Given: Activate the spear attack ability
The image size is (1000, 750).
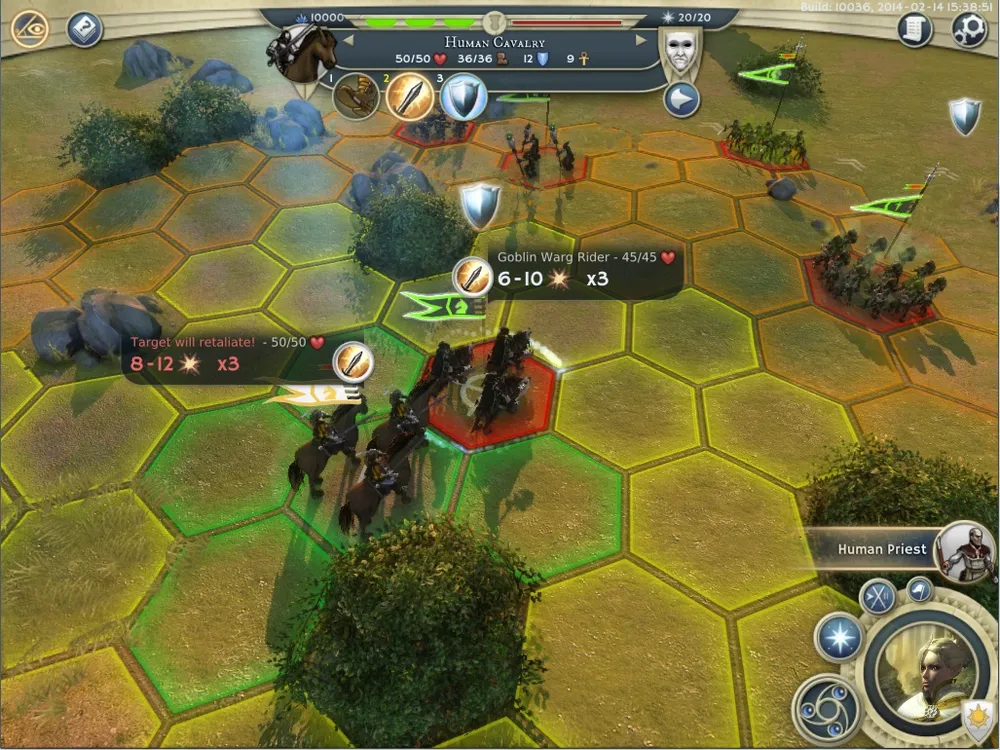Looking at the screenshot, I should [409, 97].
